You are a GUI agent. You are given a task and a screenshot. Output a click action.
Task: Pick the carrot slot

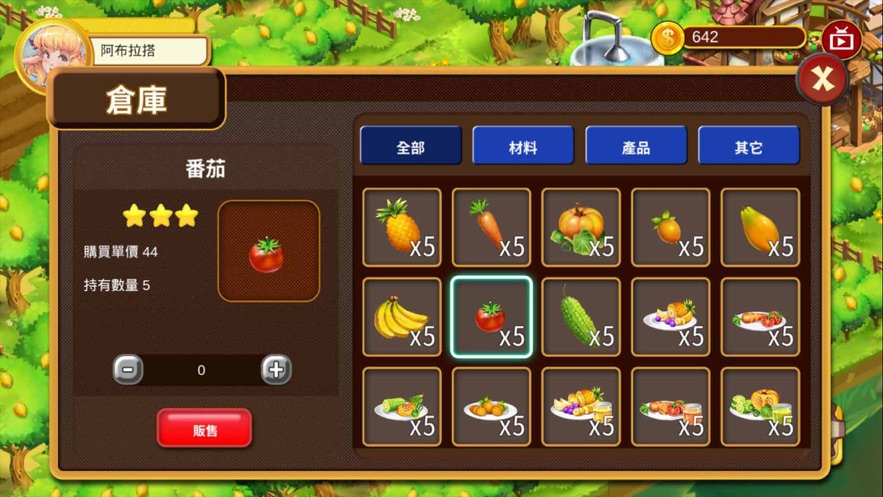tap(491, 227)
